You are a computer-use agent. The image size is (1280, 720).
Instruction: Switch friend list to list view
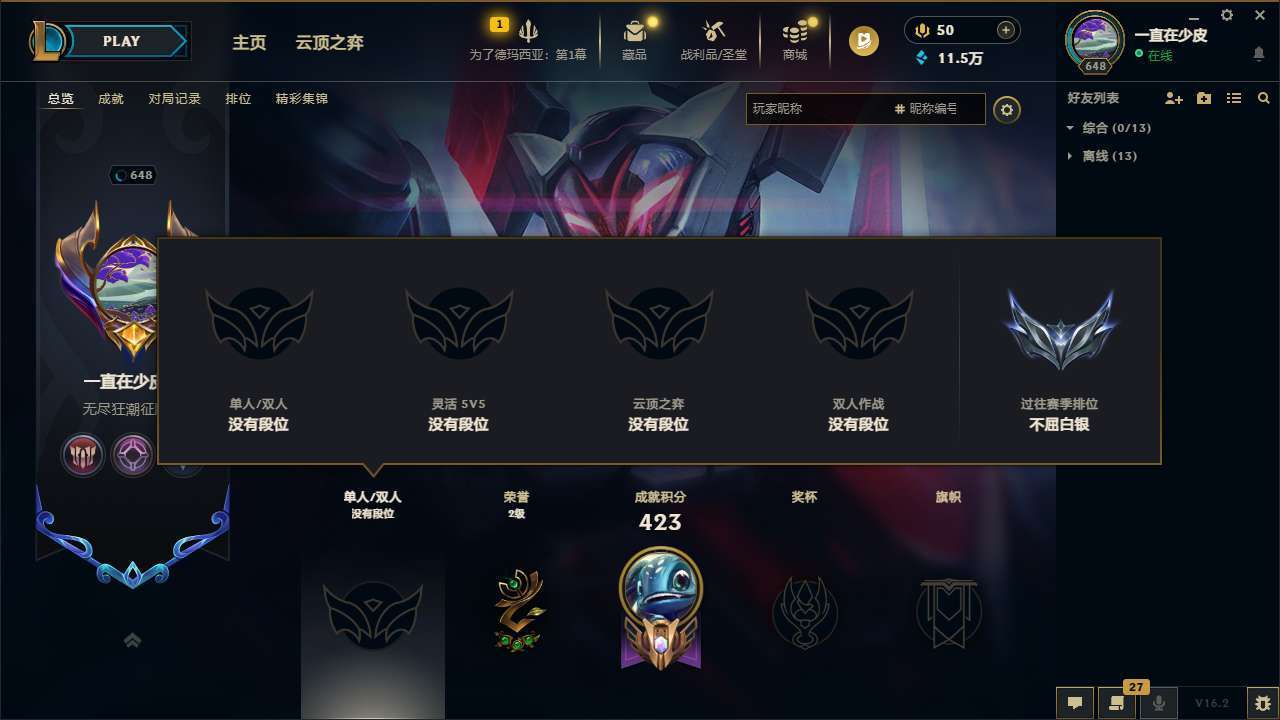tap(1234, 98)
